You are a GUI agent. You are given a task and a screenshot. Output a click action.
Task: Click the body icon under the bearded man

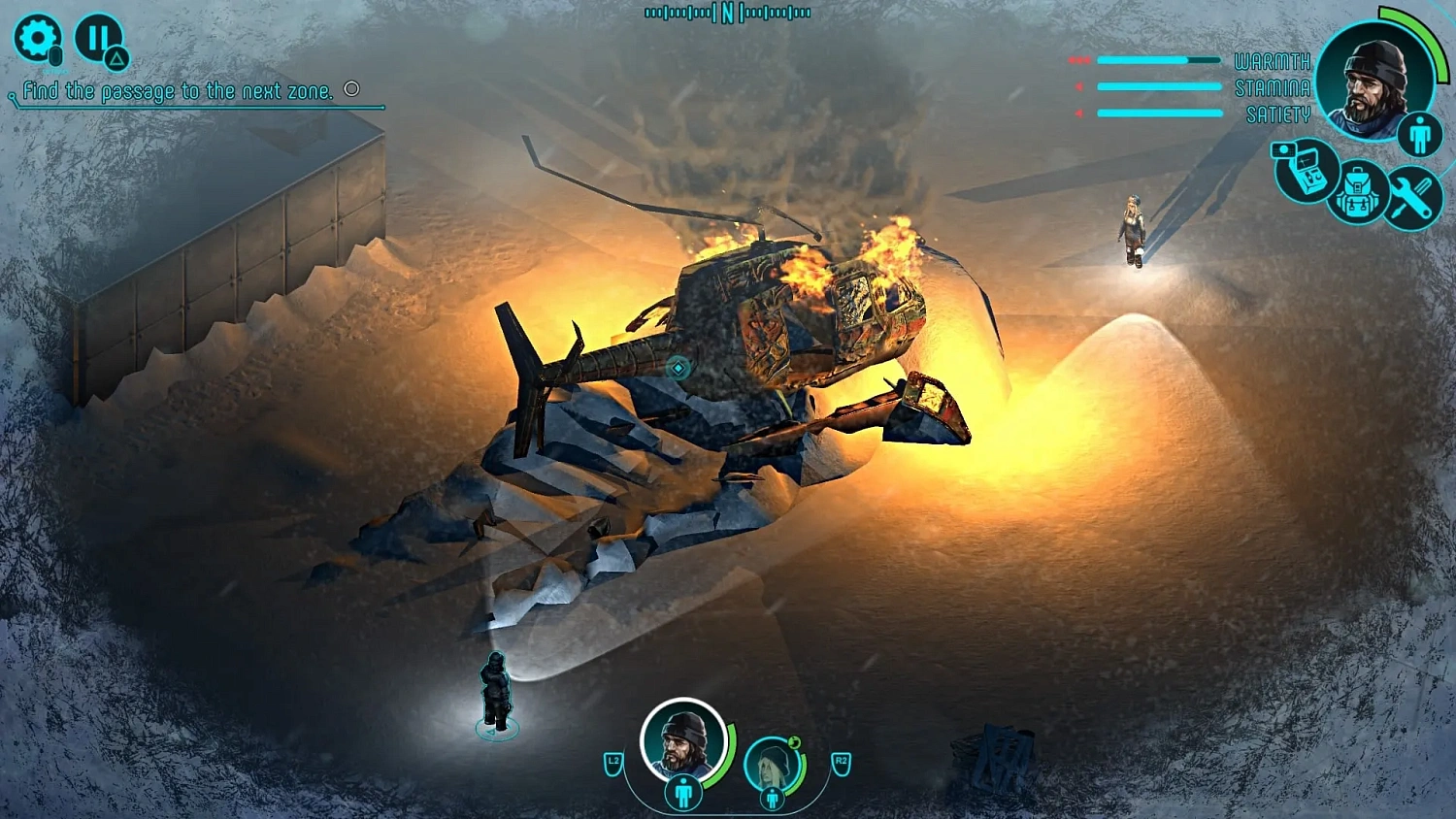683,793
